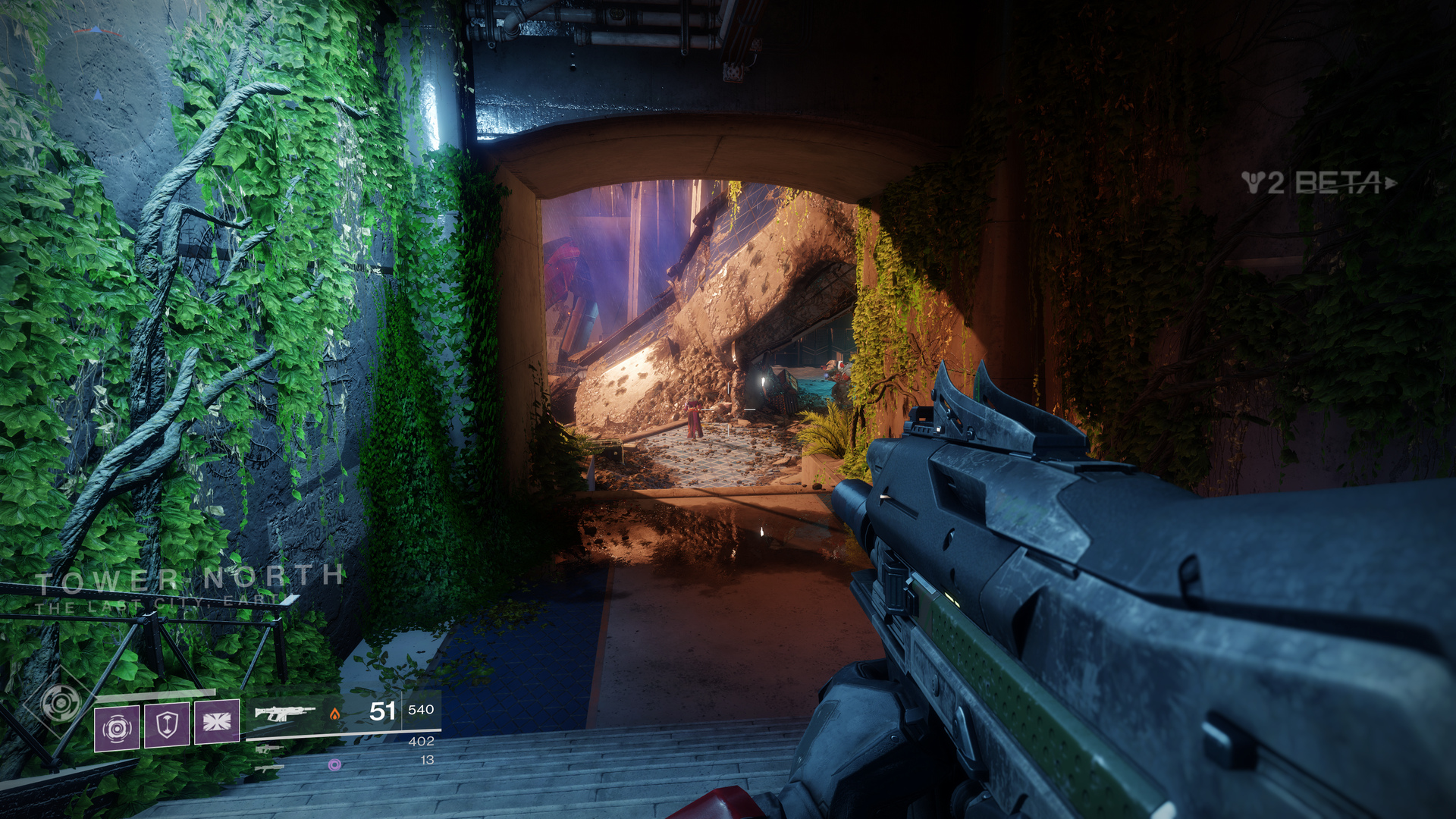Viewport: 1456px width, 819px height.
Task: Click the heavy ammo count 13
Action: point(428,758)
